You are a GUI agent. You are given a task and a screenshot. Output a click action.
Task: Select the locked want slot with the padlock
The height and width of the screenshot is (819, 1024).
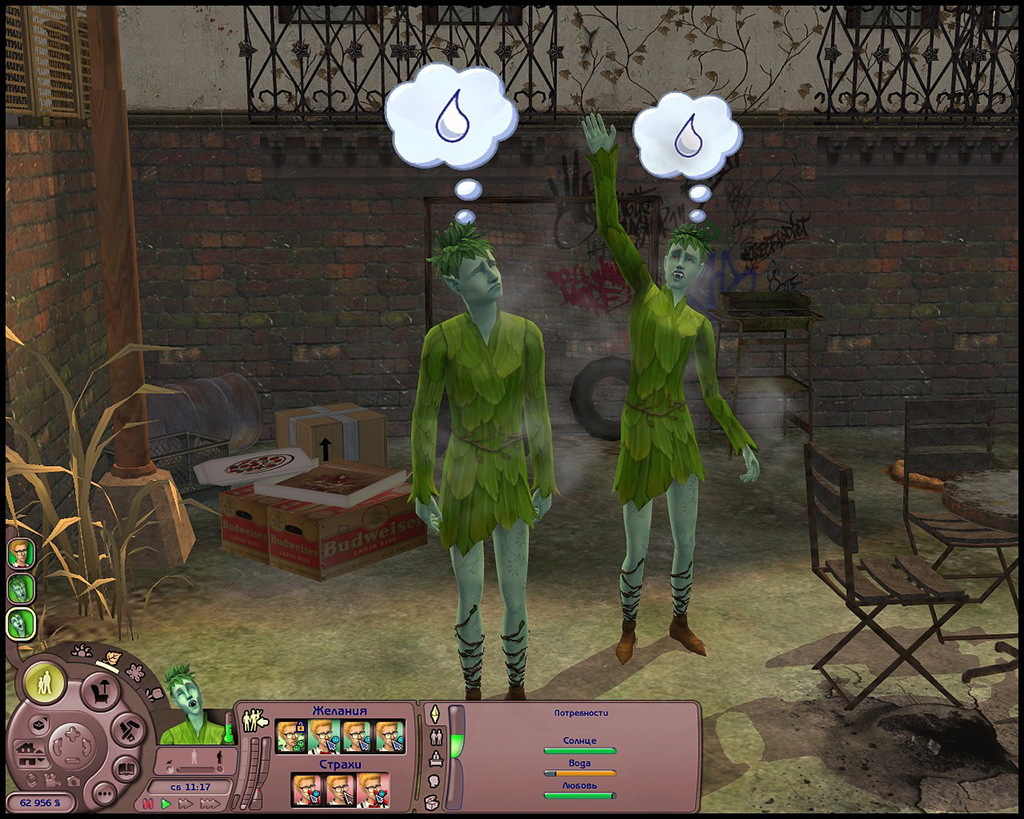[x=290, y=737]
